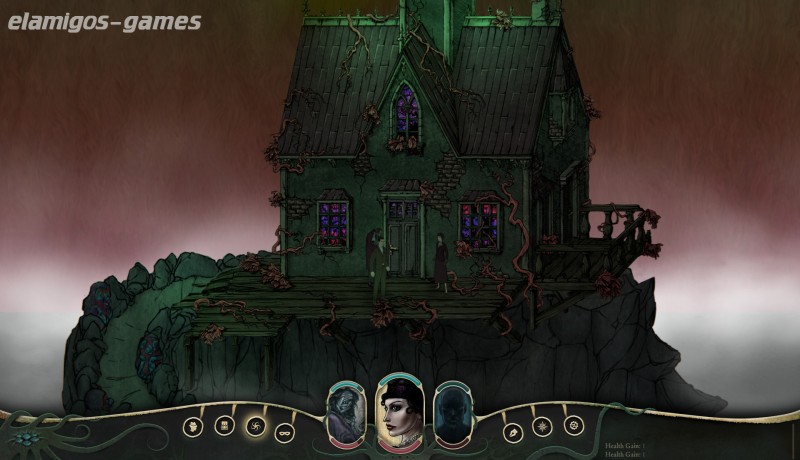Screen dimensions: 800x460
Task: Open the mask icon button
Action: pos(284,432)
